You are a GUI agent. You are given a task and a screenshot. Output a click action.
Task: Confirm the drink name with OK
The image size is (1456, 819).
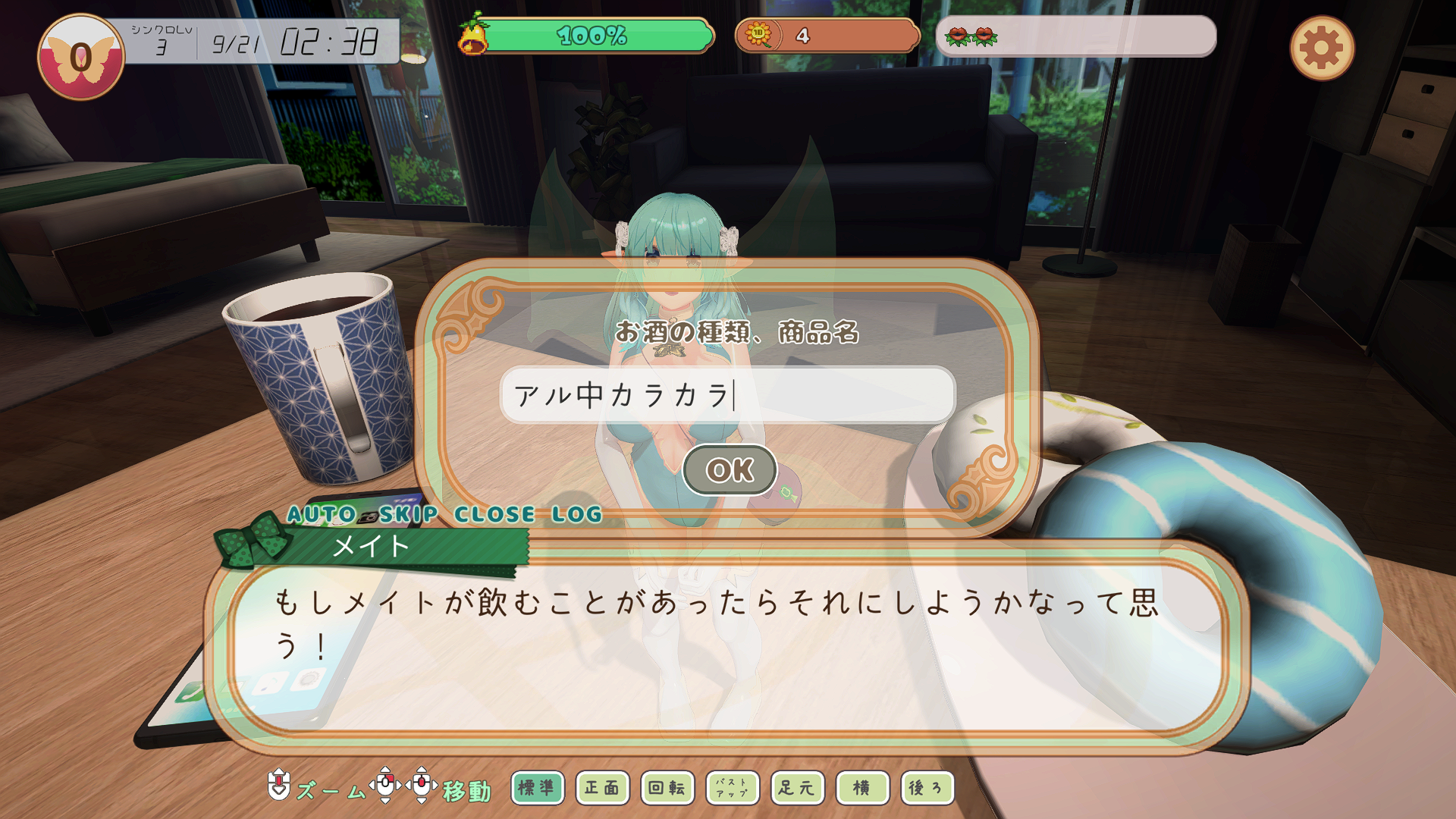730,470
